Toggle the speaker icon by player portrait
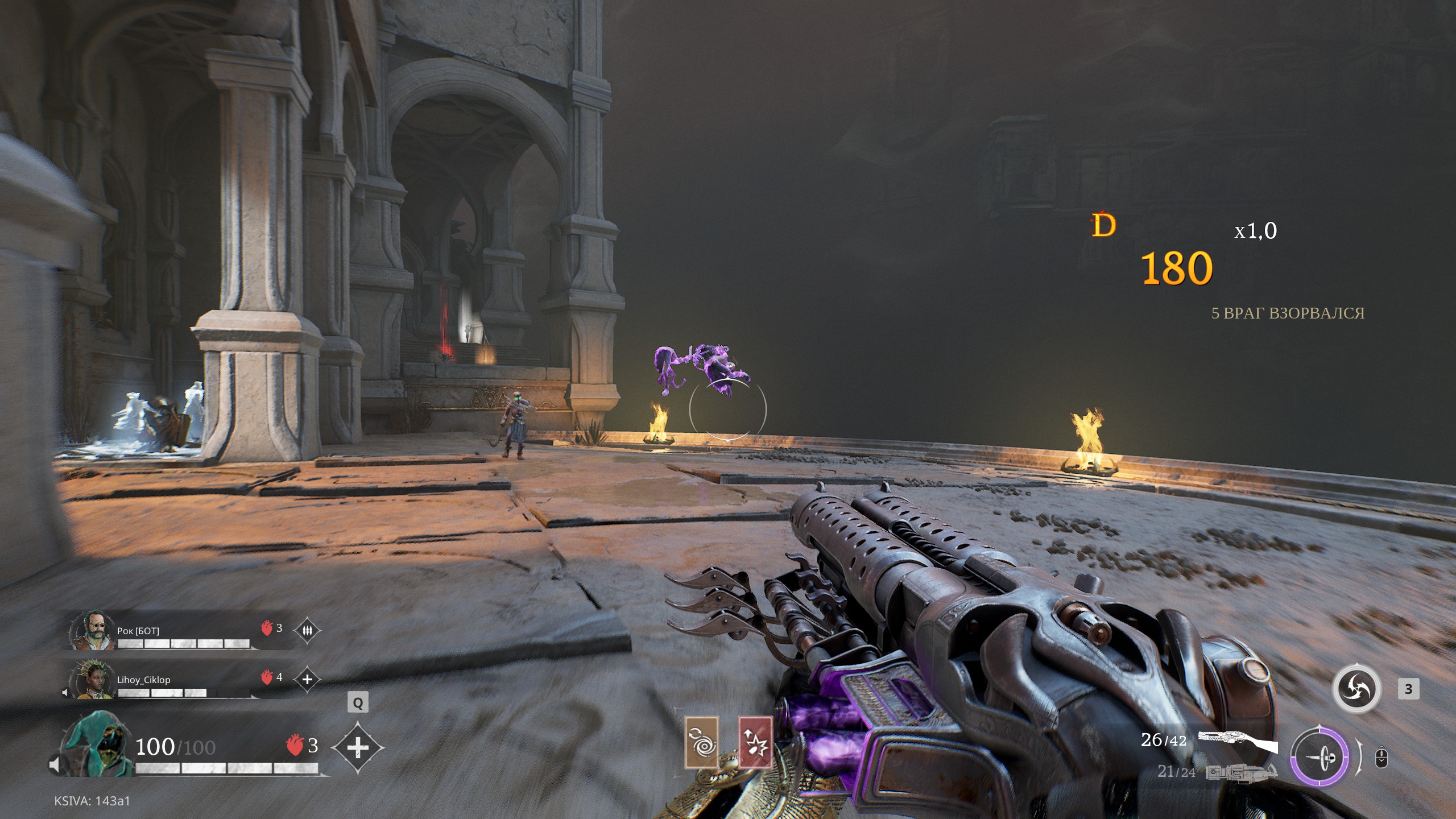 tap(55, 765)
